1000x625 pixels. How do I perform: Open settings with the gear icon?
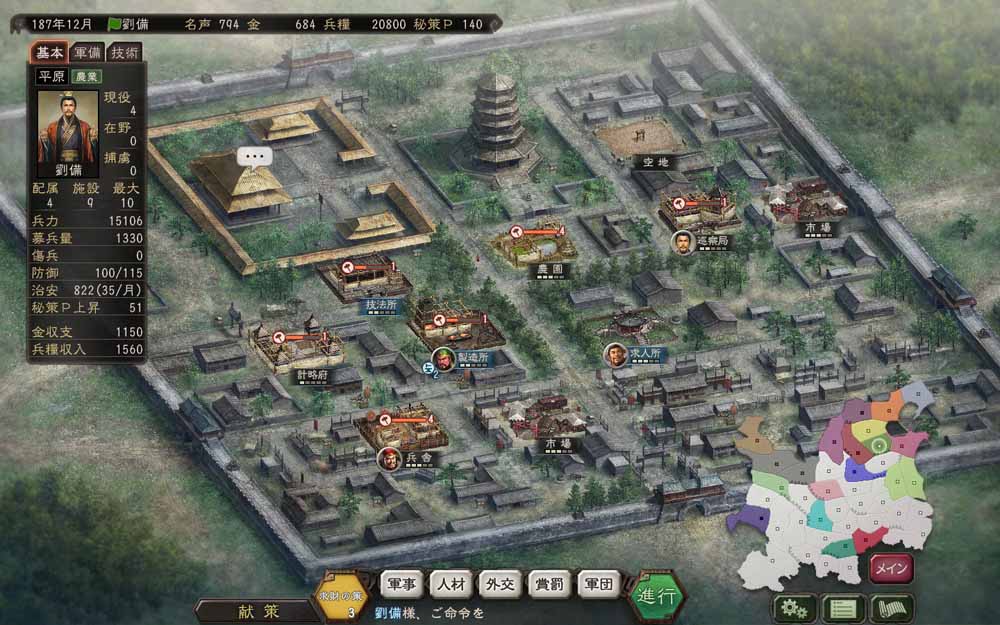pyautogui.click(x=793, y=608)
